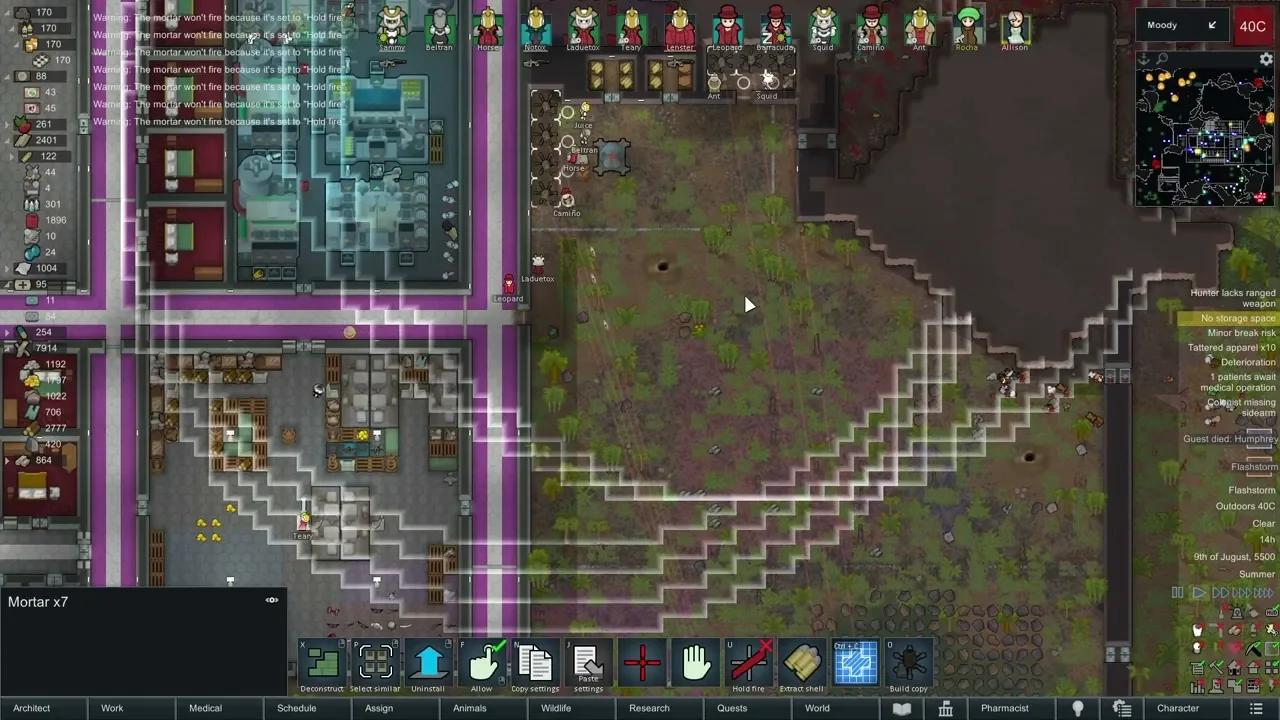1280x720 pixels.
Task: Open the Research tab
Action: (649, 708)
